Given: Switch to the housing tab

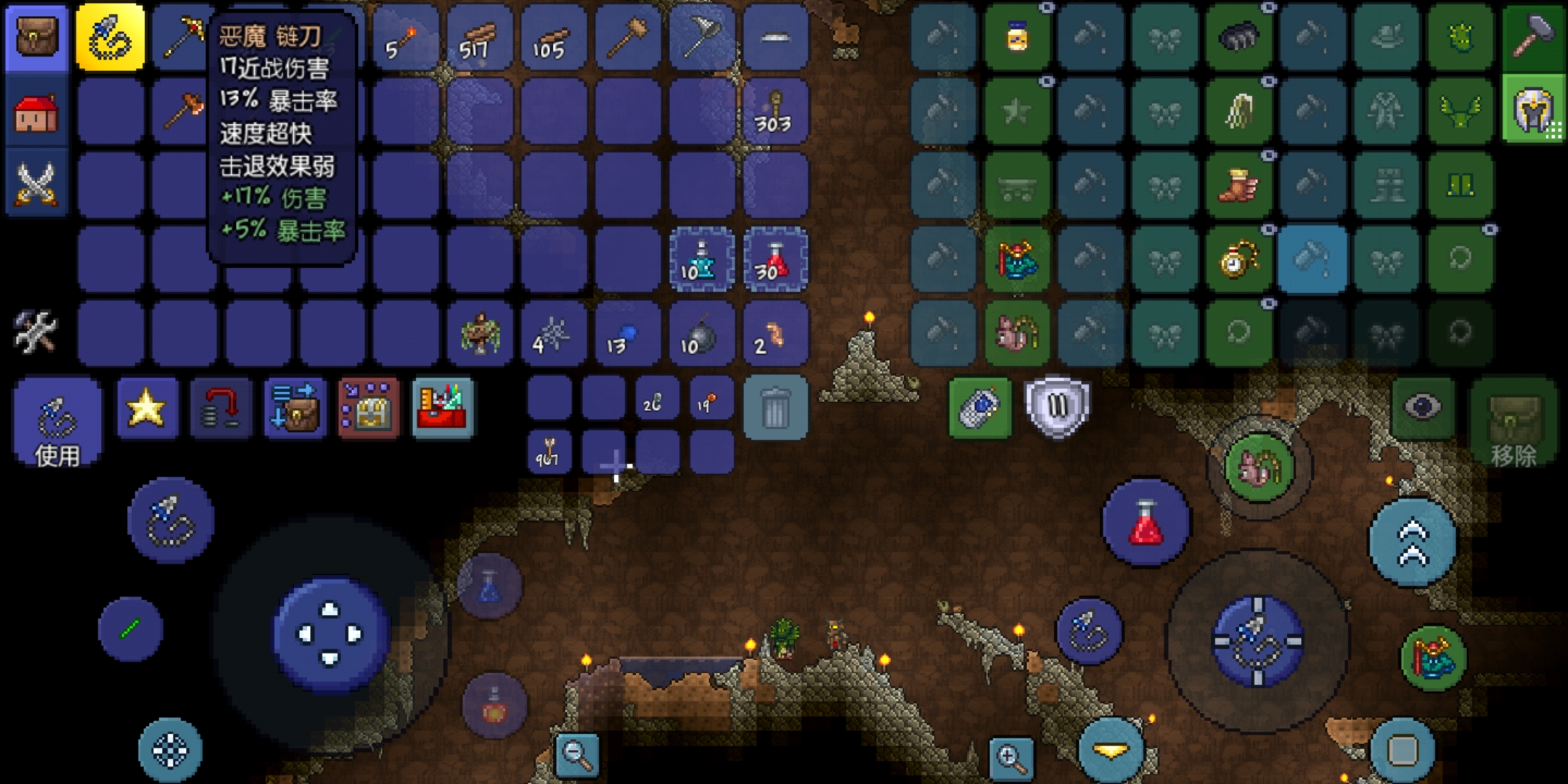Looking at the screenshot, I should pos(36,114).
